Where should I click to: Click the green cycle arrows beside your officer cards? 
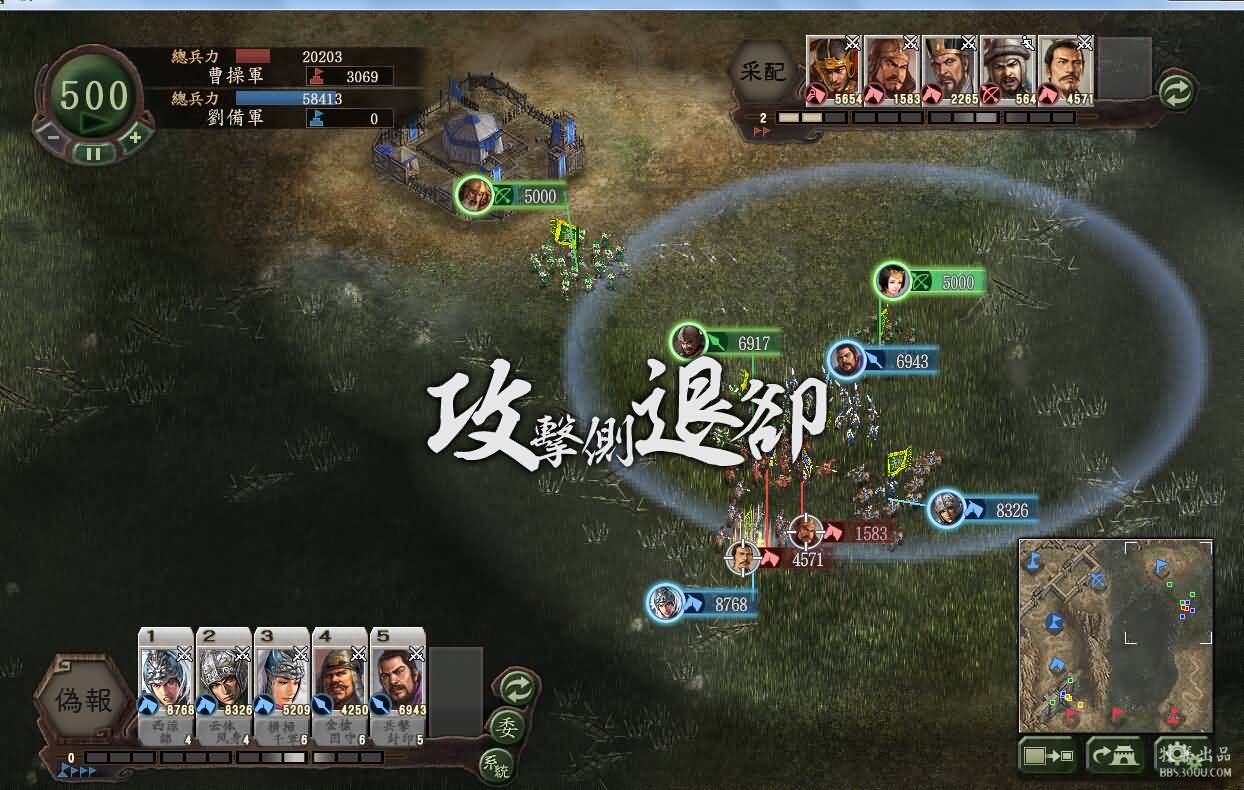click(x=516, y=687)
